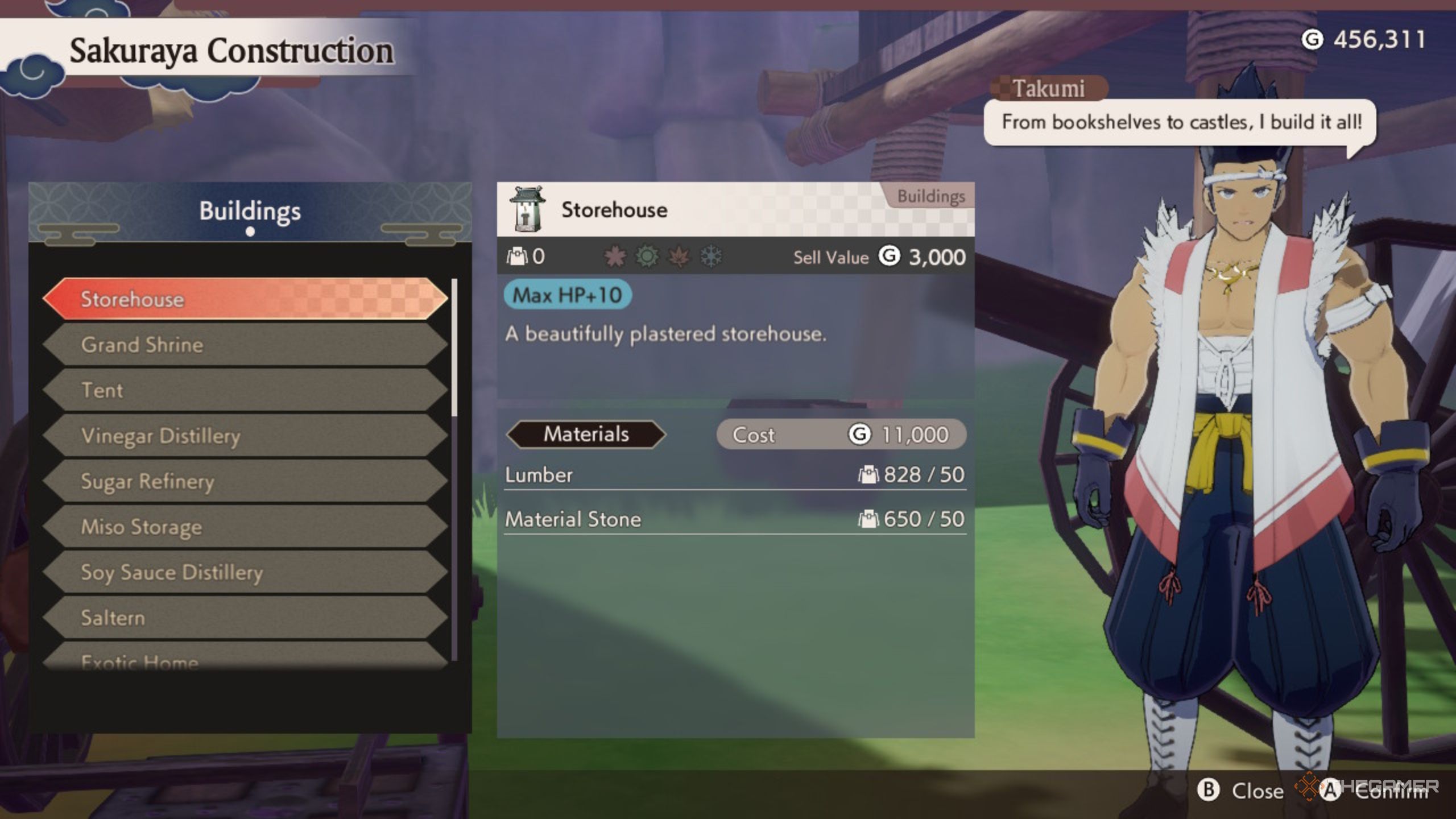Image resolution: width=1456 pixels, height=819 pixels.
Task: Select the winter snowflake season icon
Action: coord(710,256)
